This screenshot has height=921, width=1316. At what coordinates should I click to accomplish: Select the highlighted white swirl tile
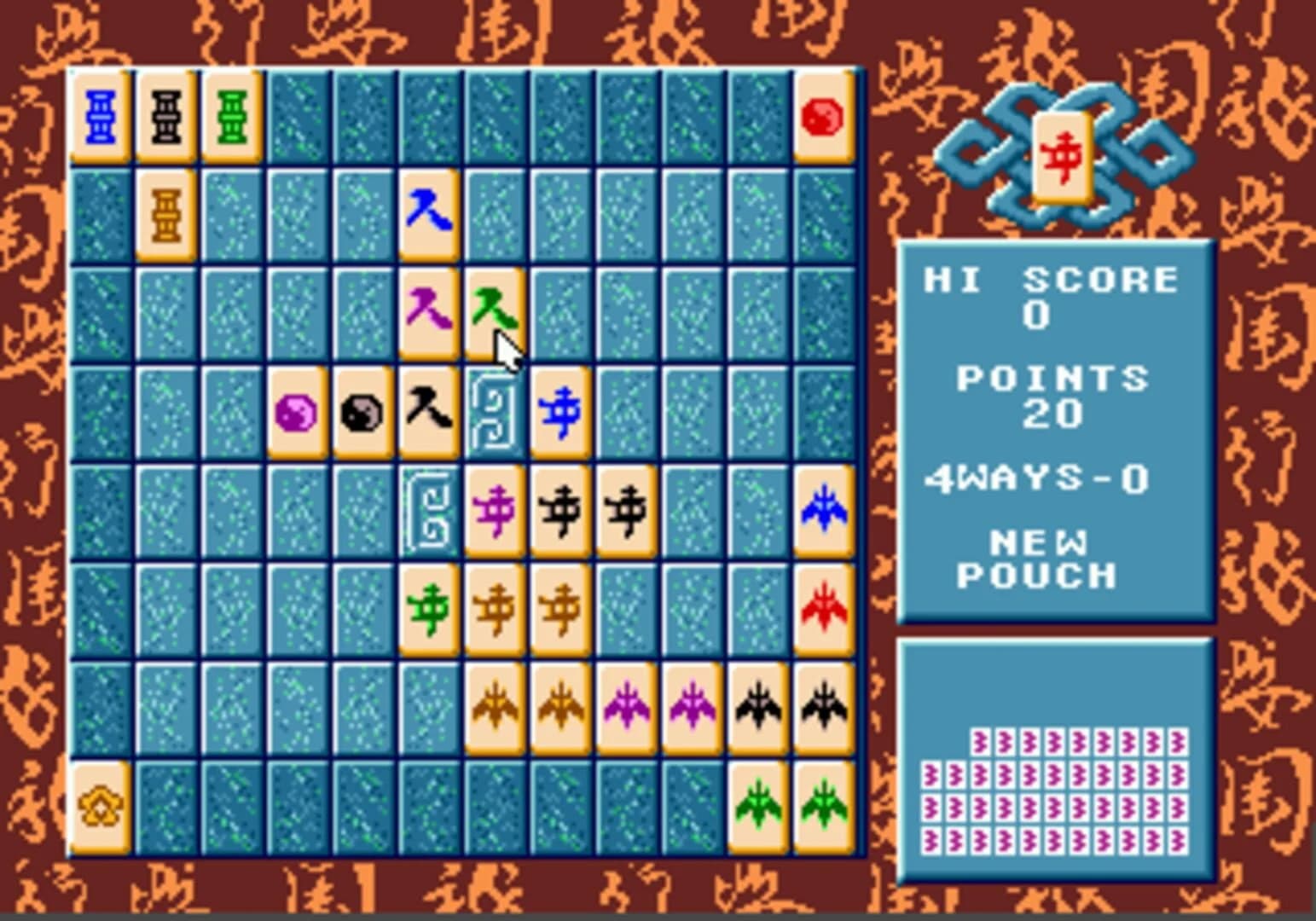(495, 410)
